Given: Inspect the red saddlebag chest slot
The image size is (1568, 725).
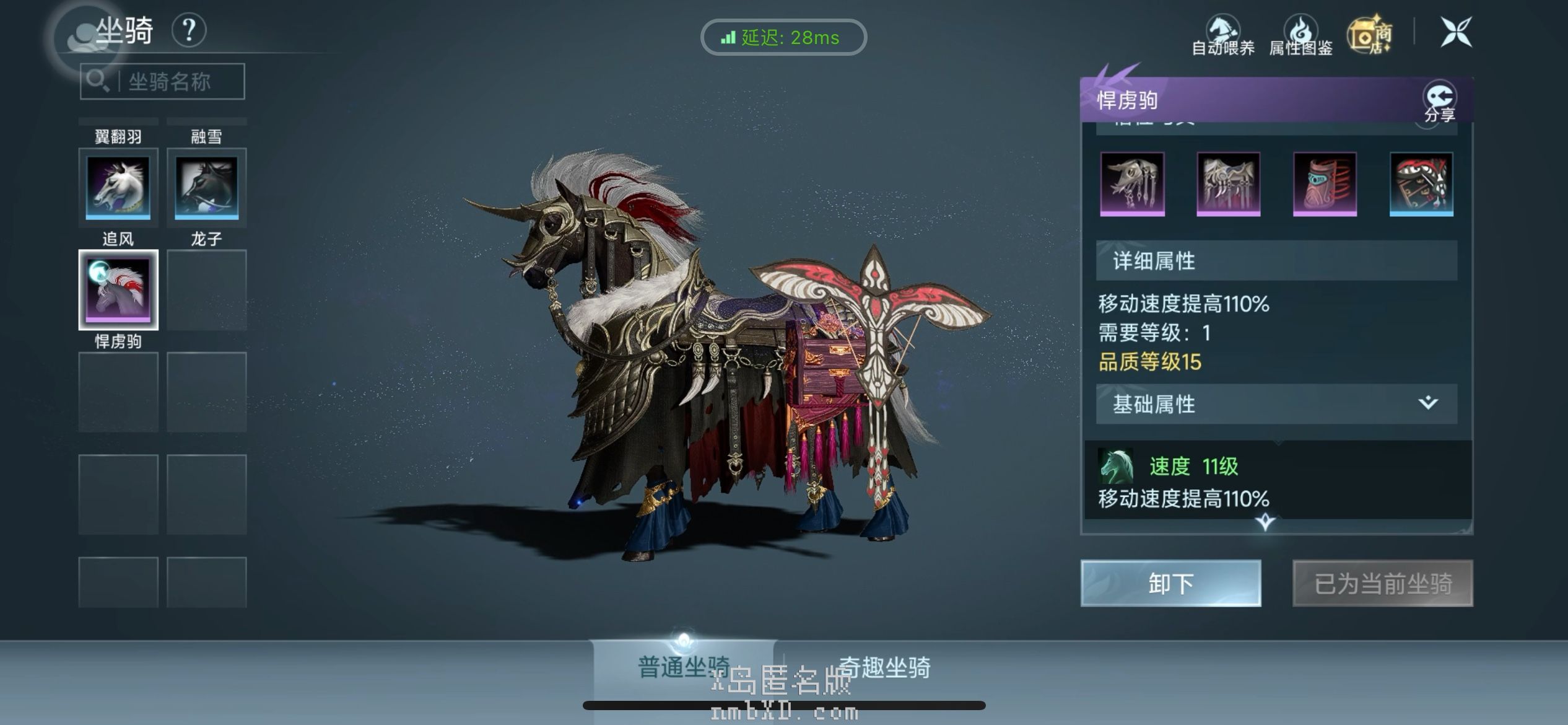Looking at the screenshot, I should (1421, 184).
